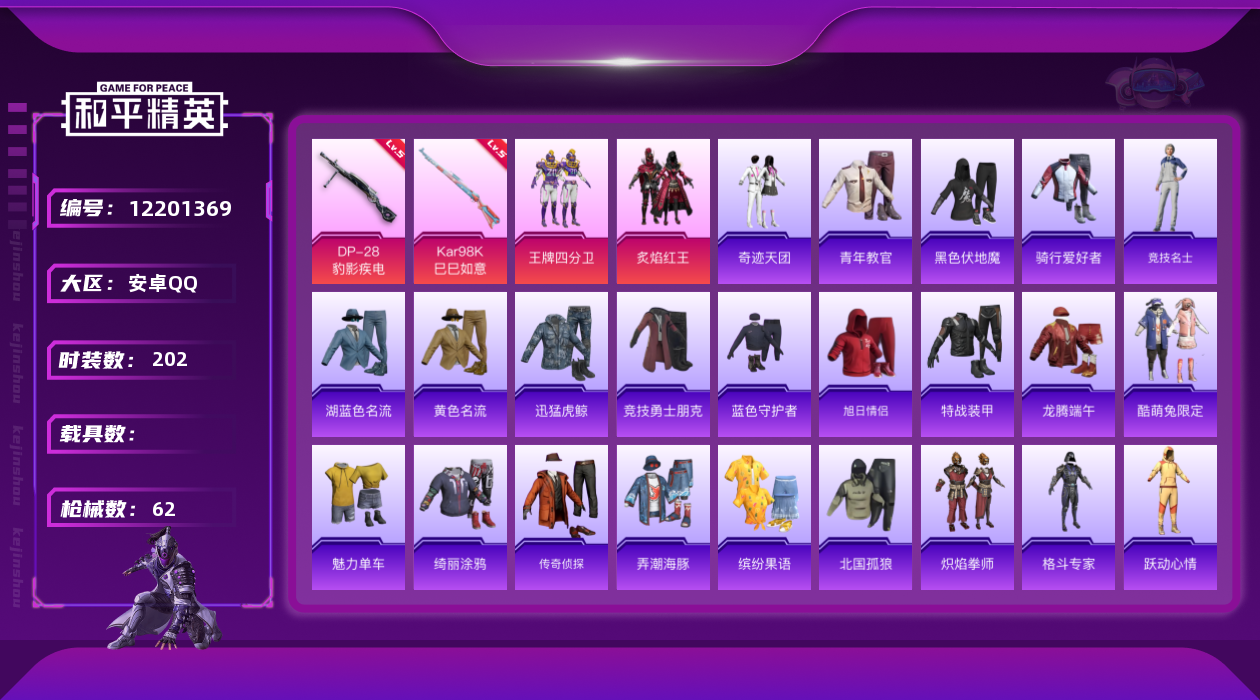Open the 骑行爱好者 outfit tile
Image resolution: width=1260 pixels, height=700 pixels.
click(1068, 211)
